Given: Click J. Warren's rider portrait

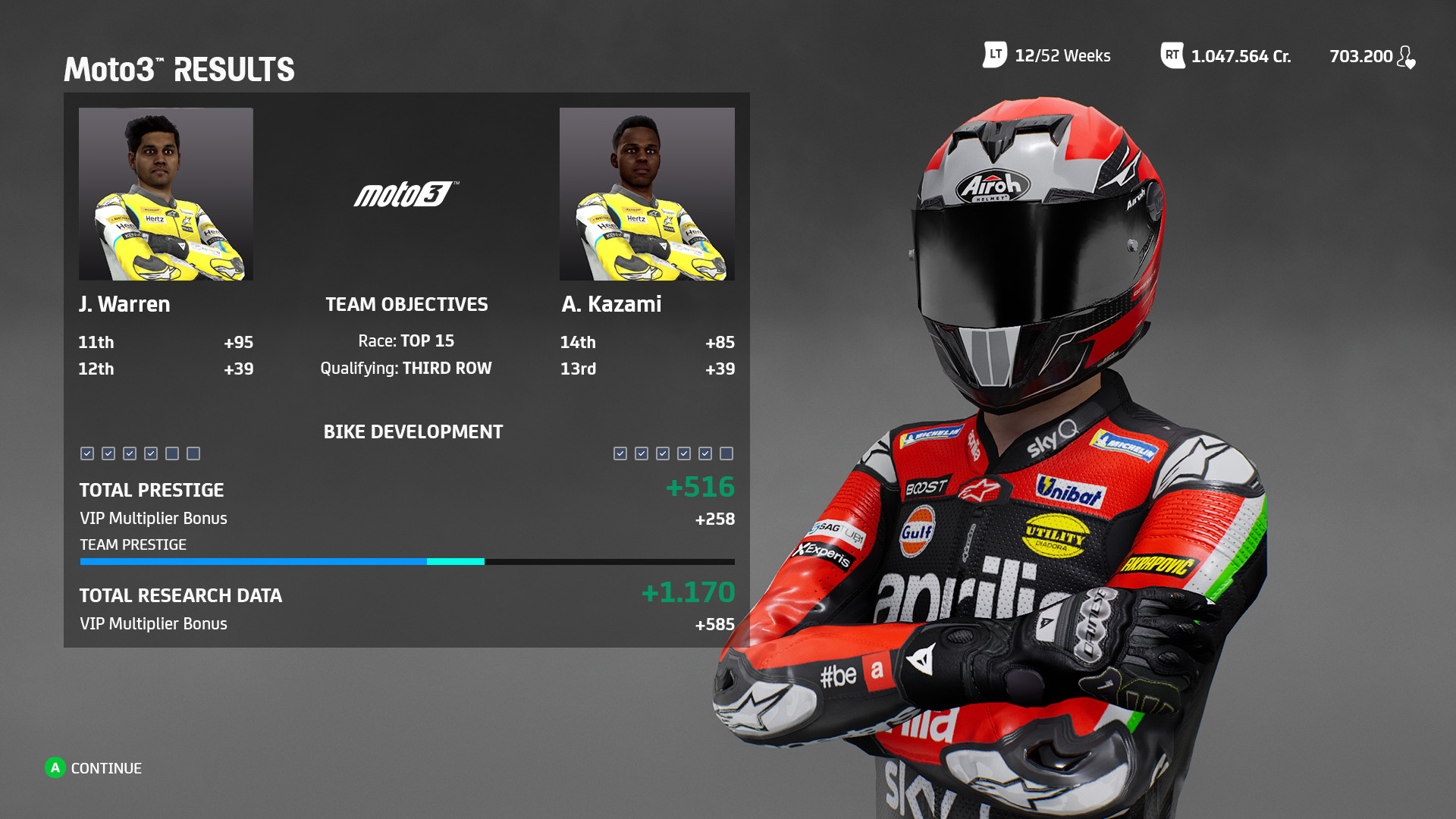Looking at the screenshot, I should tap(165, 194).
